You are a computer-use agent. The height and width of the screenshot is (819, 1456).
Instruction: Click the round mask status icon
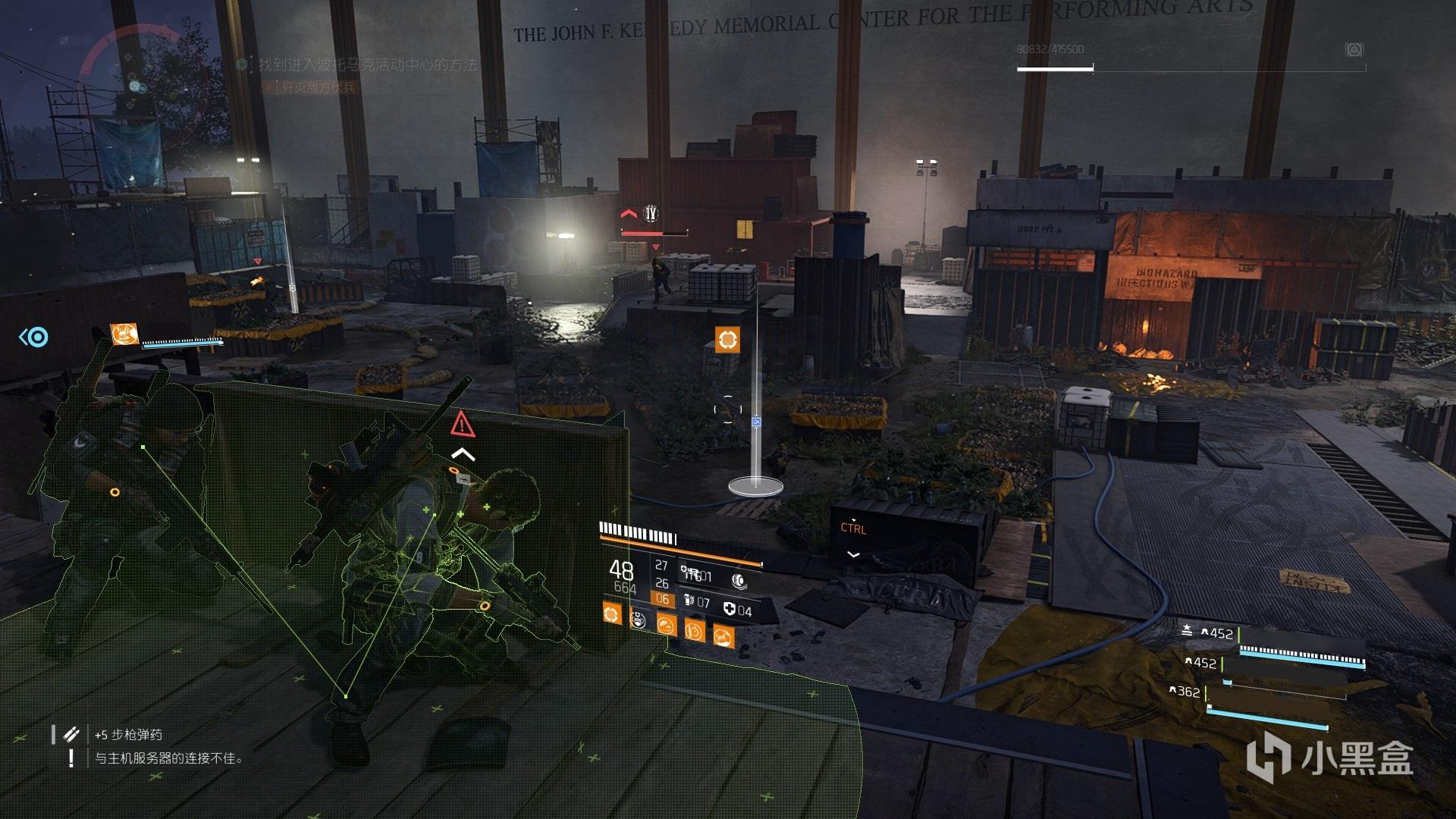pos(639,620)
